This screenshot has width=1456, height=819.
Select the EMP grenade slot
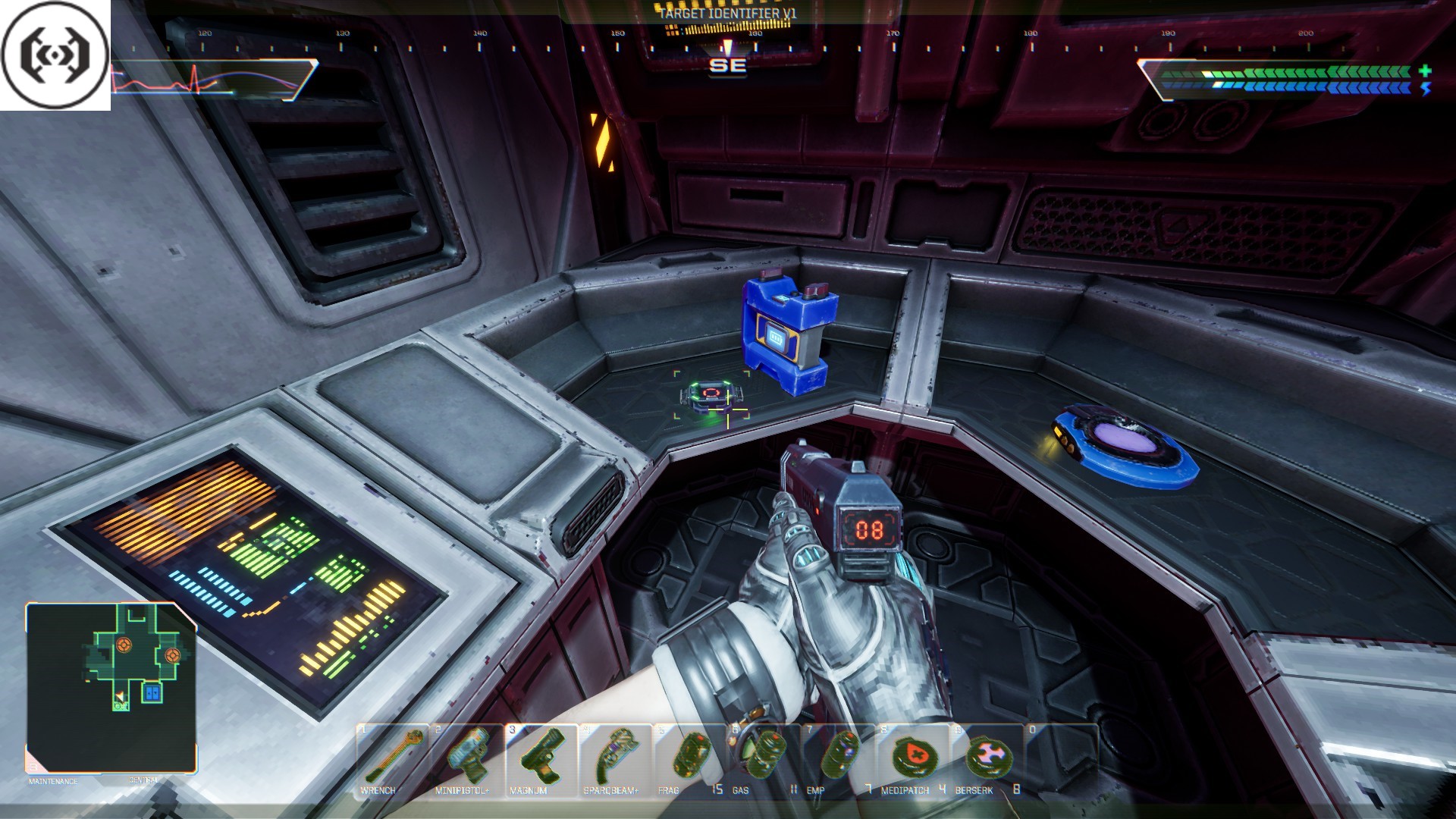pyautogui.click(x=837, y=758)
